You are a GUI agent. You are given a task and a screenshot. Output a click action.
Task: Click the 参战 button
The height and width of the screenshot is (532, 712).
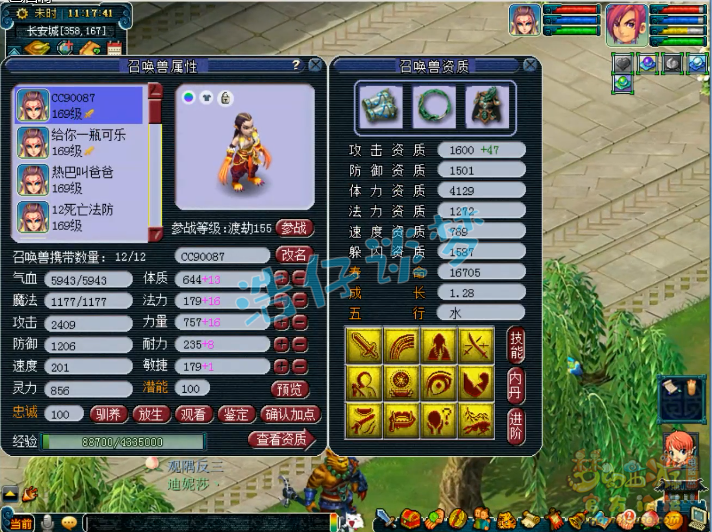point(294,228)
